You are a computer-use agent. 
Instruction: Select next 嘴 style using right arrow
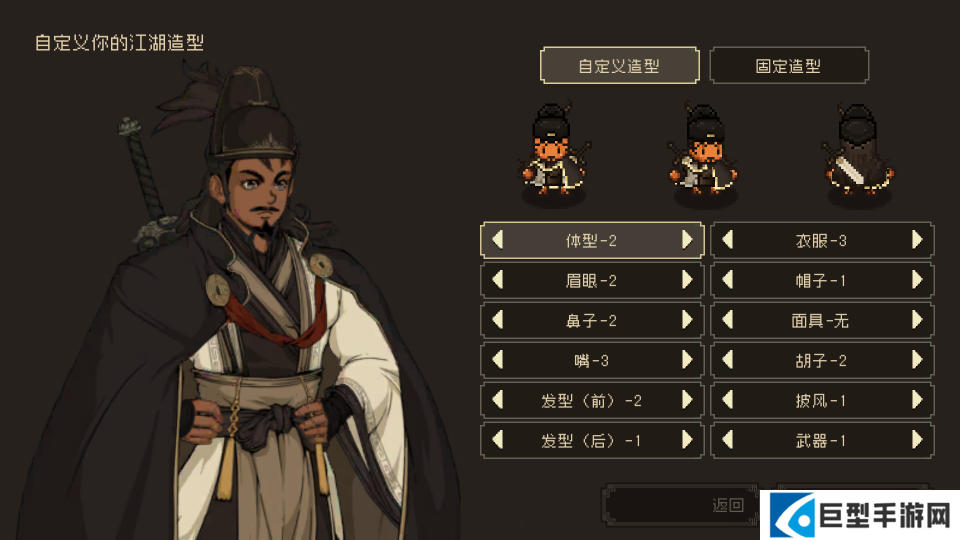click(687, 360)
